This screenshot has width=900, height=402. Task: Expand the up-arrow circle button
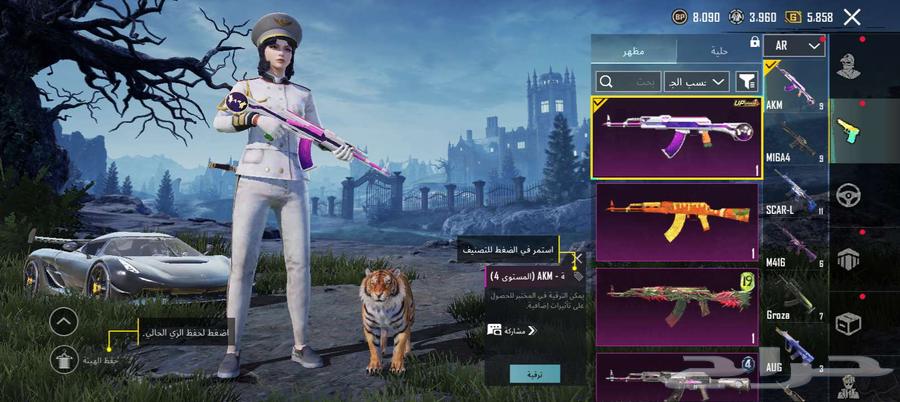(63, 321)
